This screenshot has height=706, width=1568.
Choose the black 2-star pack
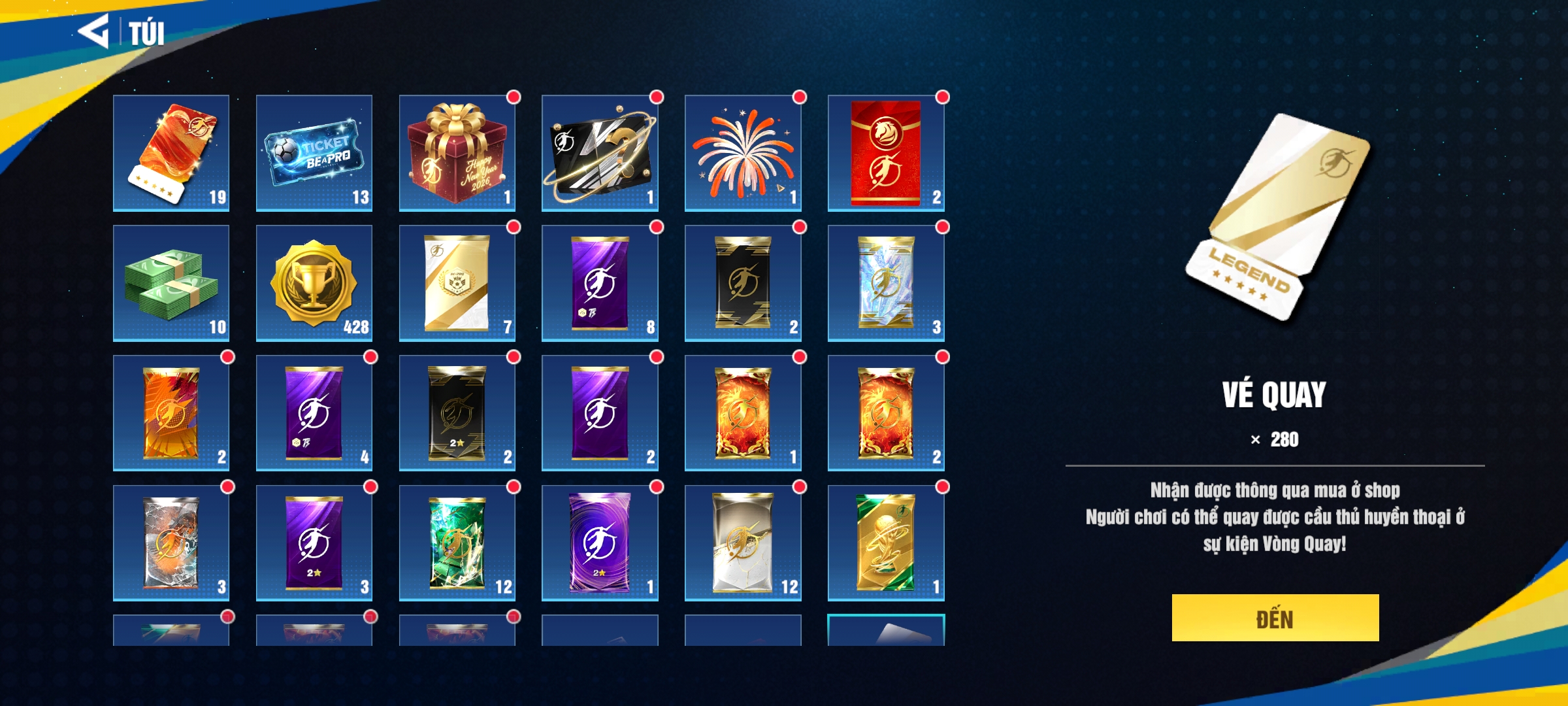(x=457, y=413)
